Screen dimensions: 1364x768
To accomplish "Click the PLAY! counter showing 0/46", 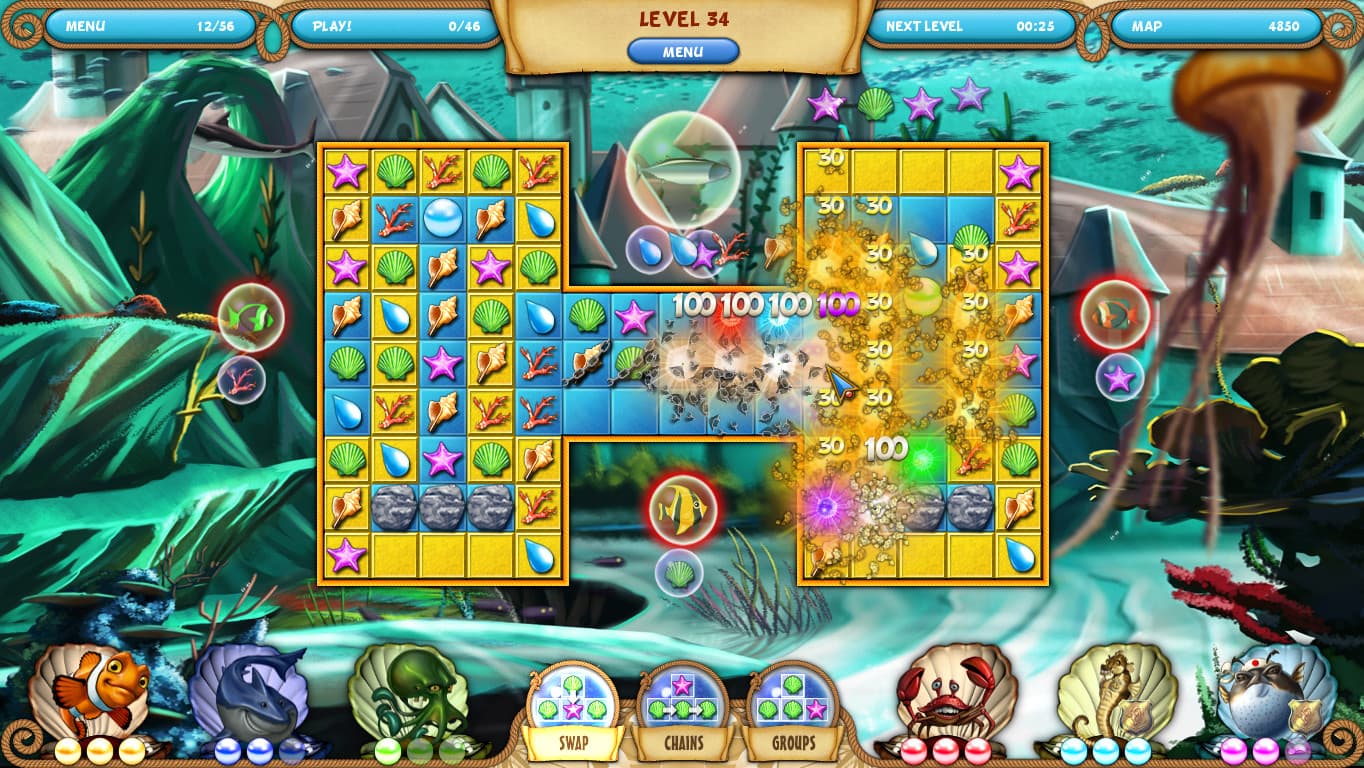I will click(x=390, y=27).
